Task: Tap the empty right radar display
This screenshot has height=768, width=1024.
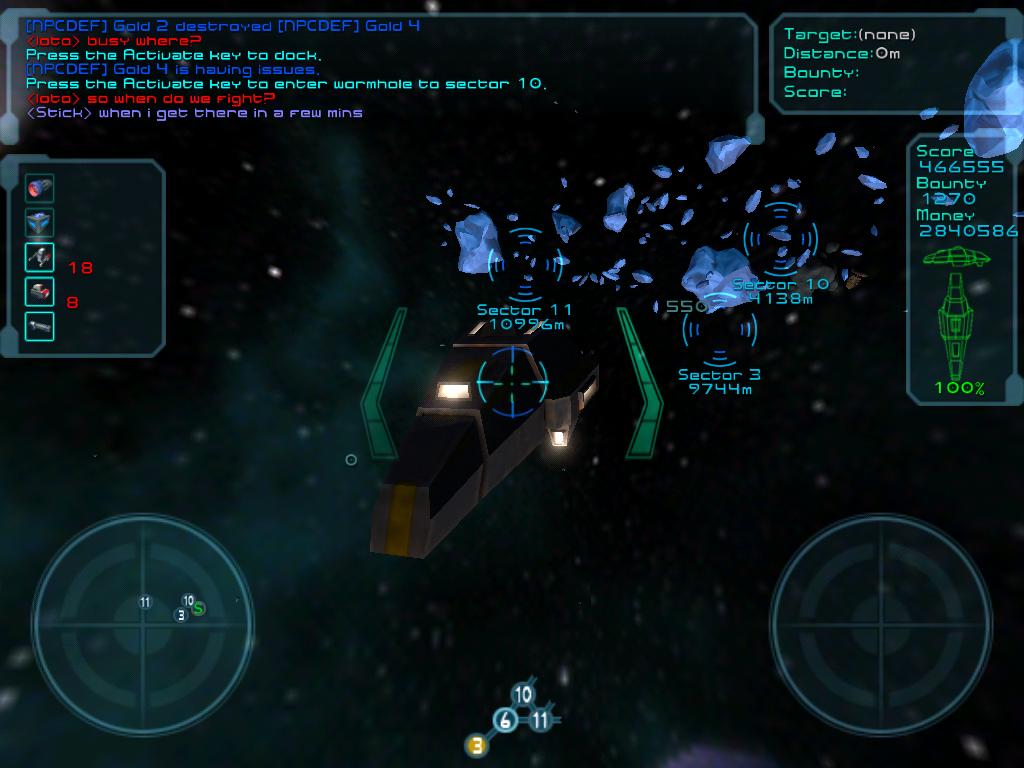Action: tap(881, 610)
